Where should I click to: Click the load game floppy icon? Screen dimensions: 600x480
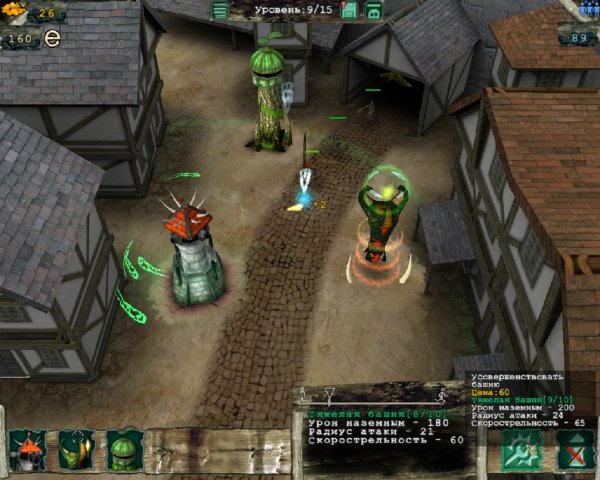pos(373,11)
